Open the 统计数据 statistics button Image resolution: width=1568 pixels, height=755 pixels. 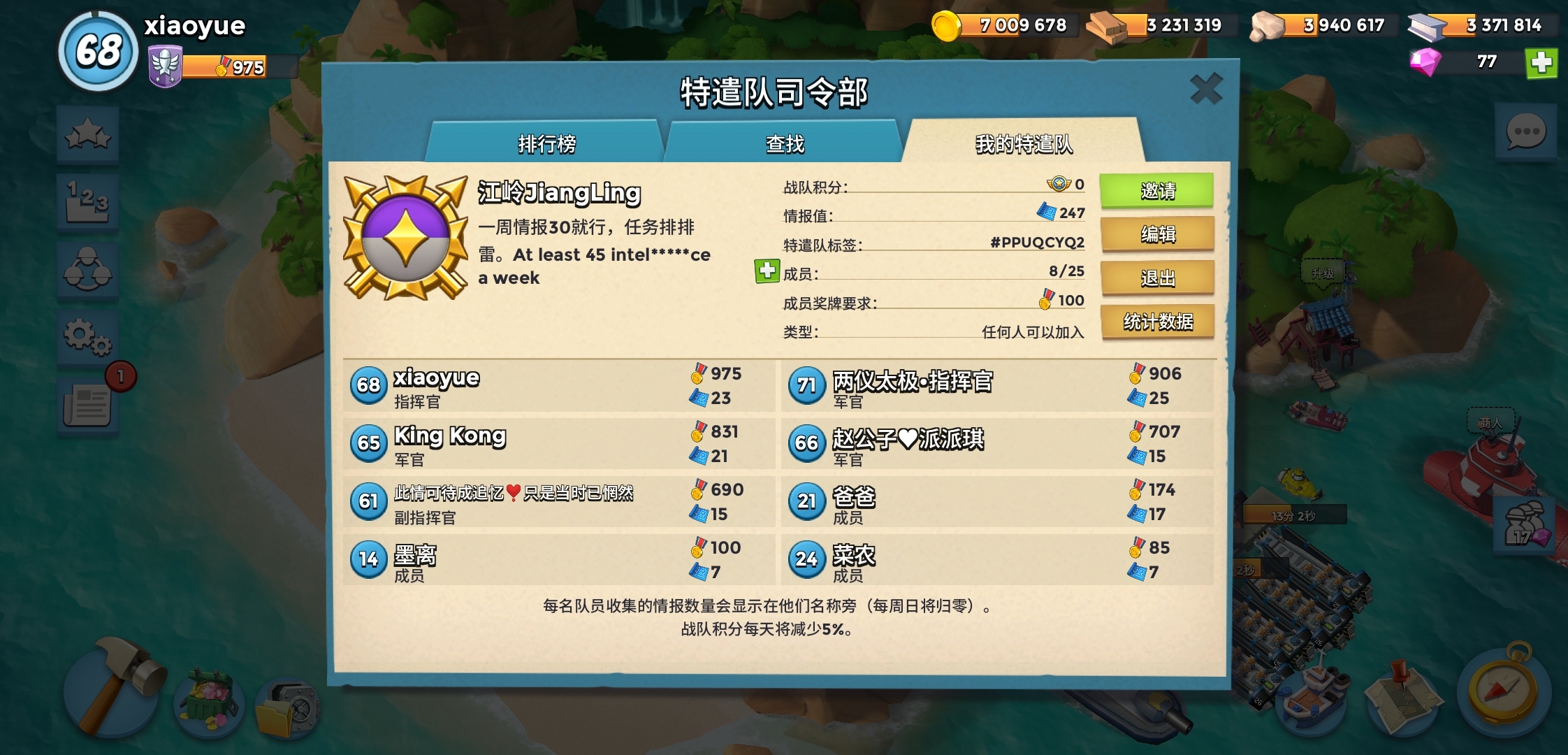pyautogui.click(x=1158, y=322)
